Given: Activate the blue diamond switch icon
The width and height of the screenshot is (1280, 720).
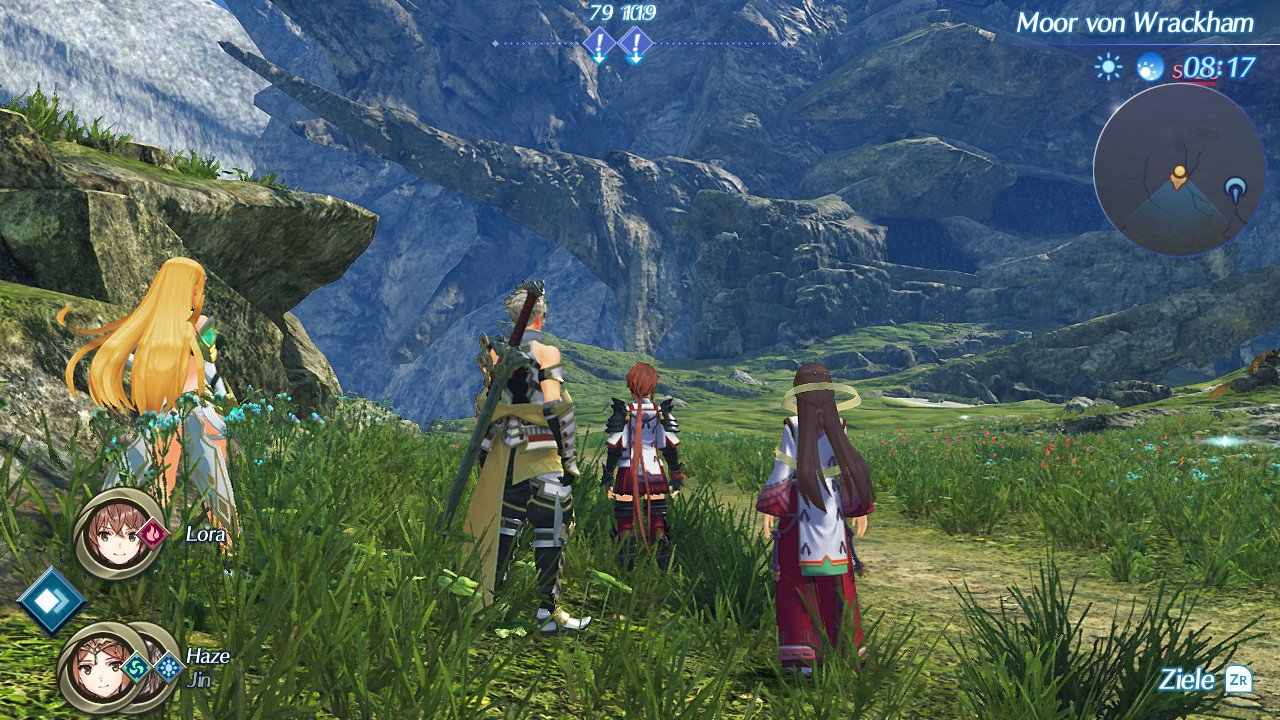Looking at the screenshot, I should click(51, 601).
